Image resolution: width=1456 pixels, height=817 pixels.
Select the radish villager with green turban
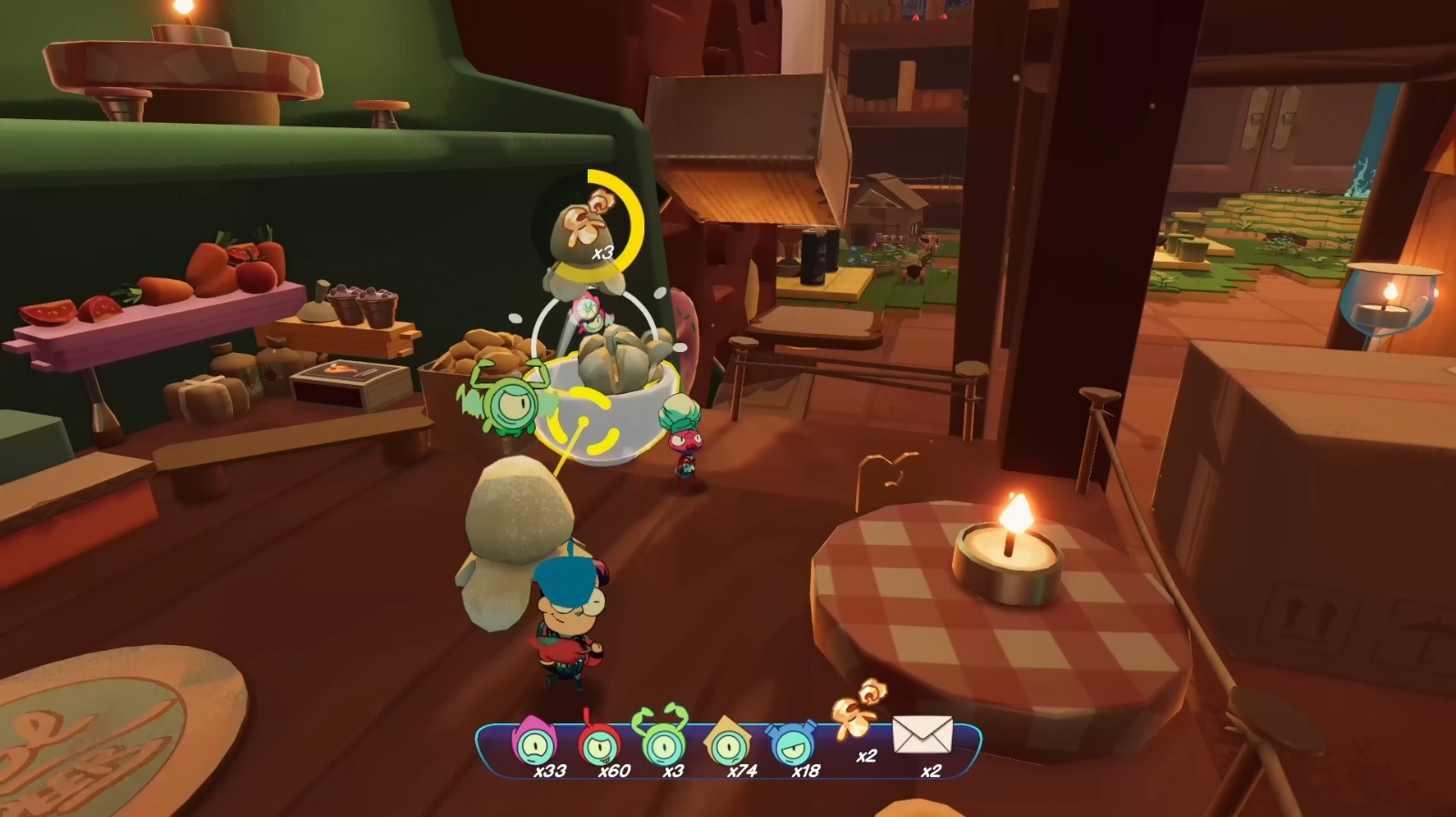[681, 437]
